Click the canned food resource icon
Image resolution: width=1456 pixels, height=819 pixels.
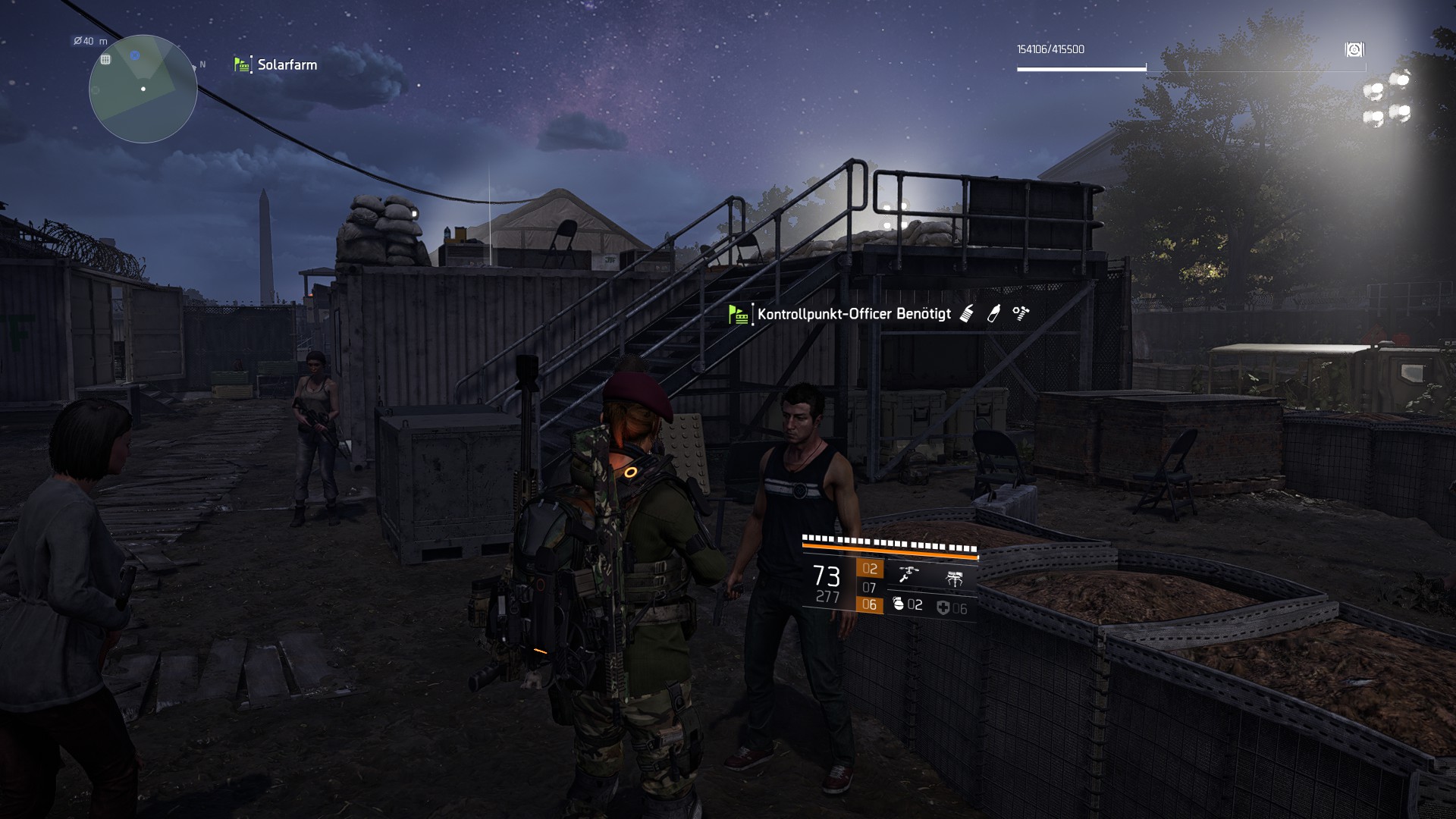[x=968, y=312]
